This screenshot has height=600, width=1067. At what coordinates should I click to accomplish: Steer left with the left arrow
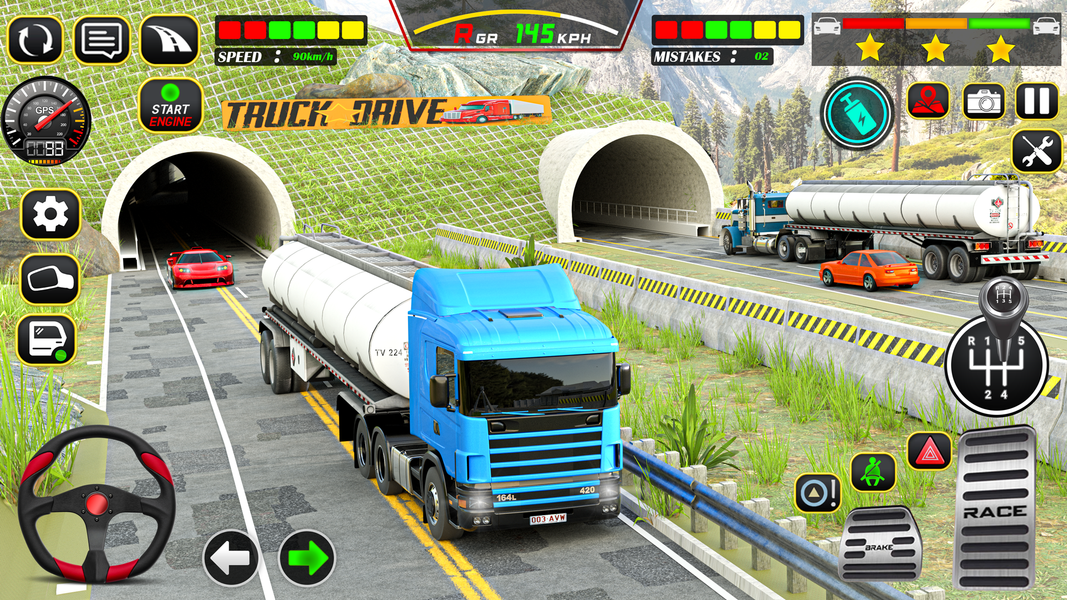[231, 558]
